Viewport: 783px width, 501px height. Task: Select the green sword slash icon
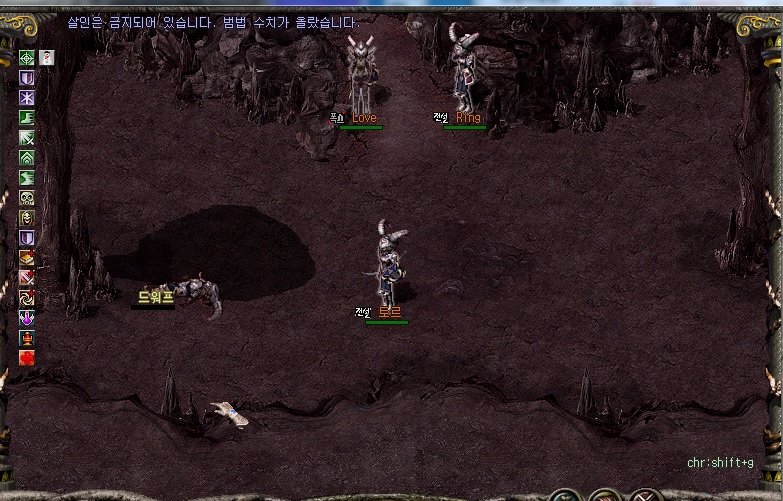point(27,138)
